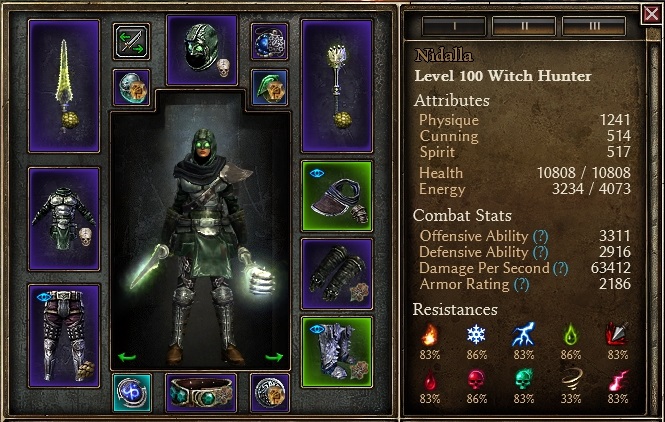Rotate character preview with left green arrow

pos(127,355)
